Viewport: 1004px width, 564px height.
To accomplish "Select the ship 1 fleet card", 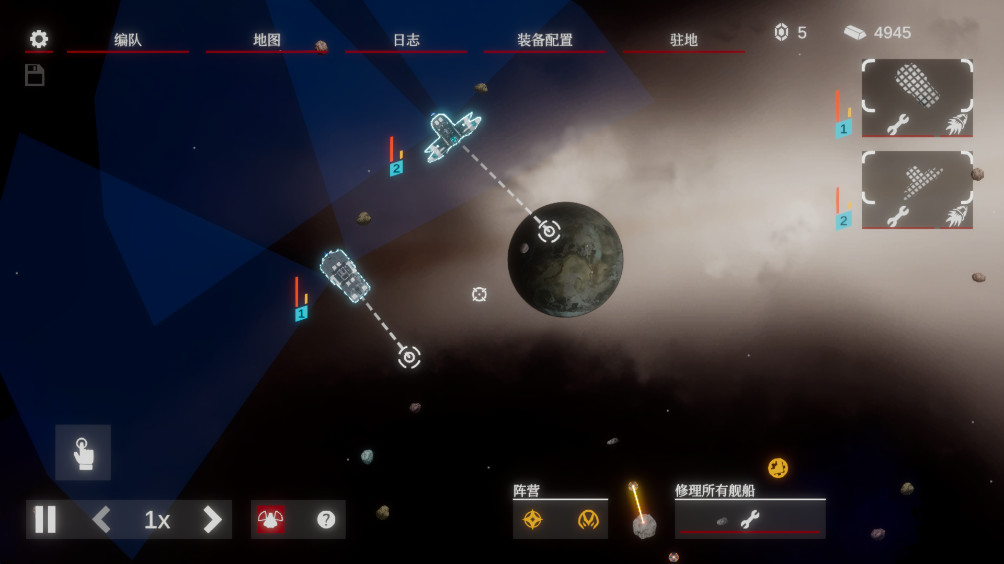I will click(x=917, y=85).
